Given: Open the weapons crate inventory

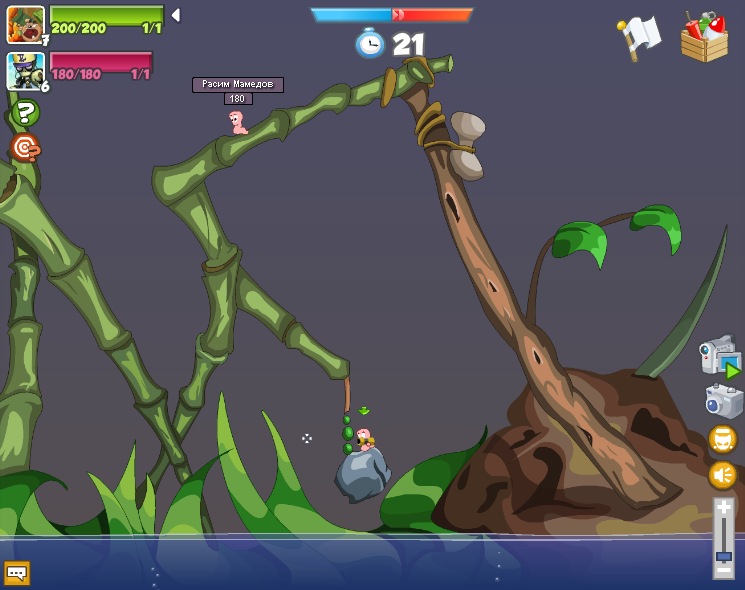Looking at the screenshot, I should coord(704,38).
